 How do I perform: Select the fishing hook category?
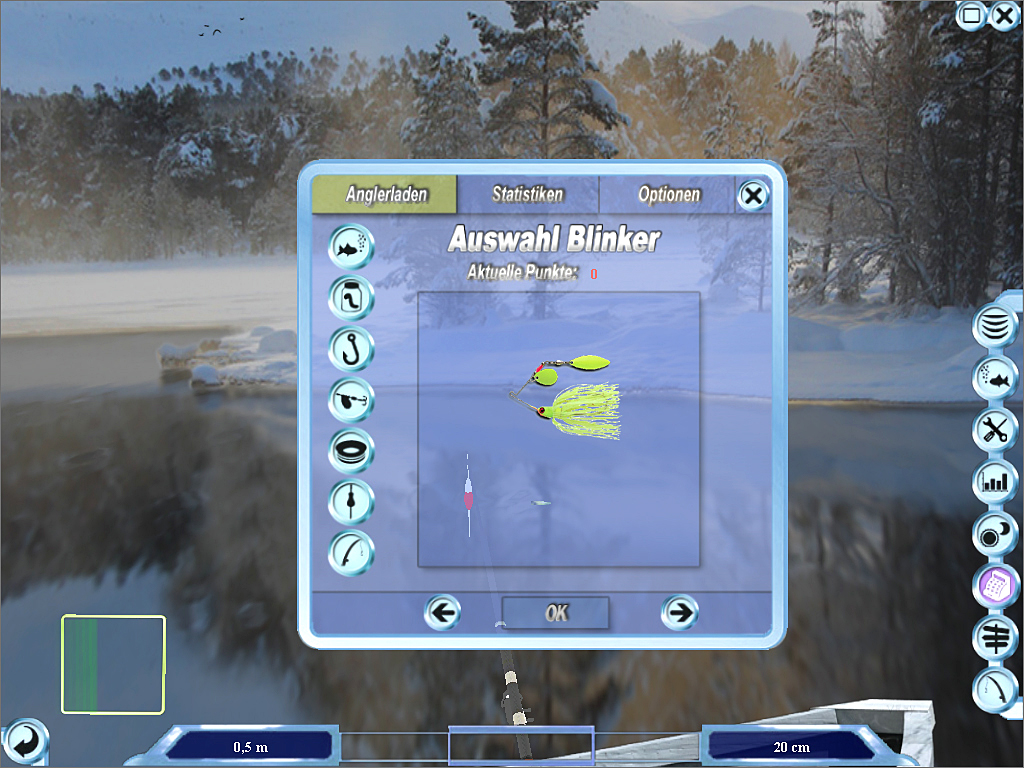351,348
